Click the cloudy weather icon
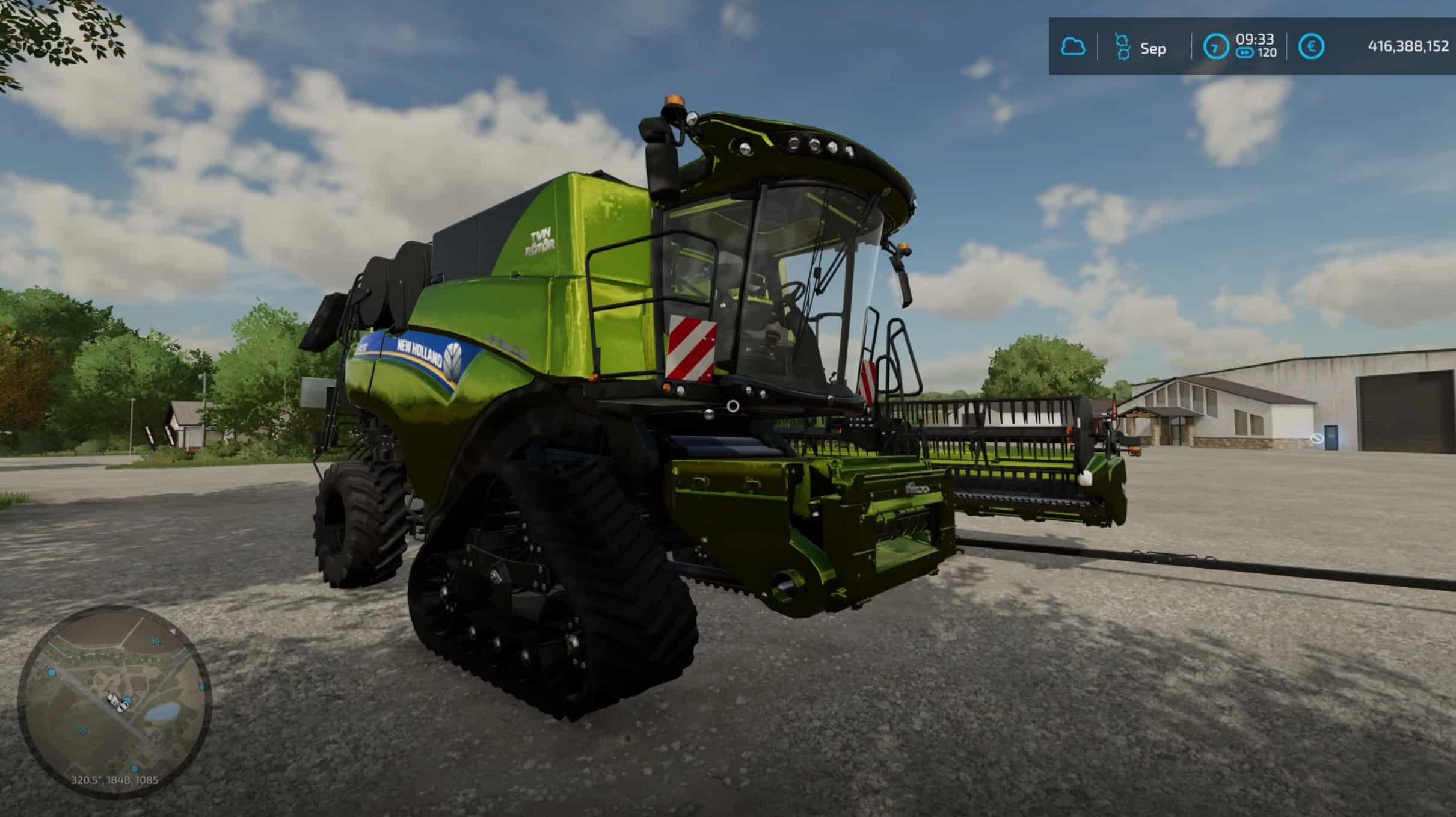The width and height of the screenshot is (1456, 817). [x=1073, y=47]
